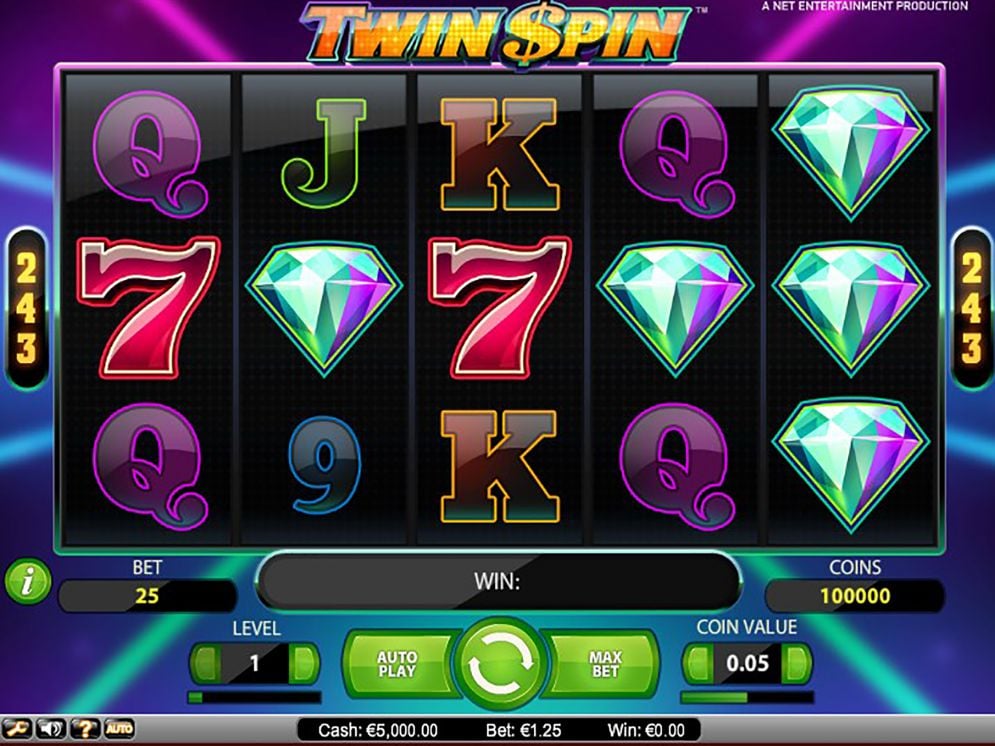Select the Max Bet button
The width and height of the screenshot is (995, 746).
(605, 664)
